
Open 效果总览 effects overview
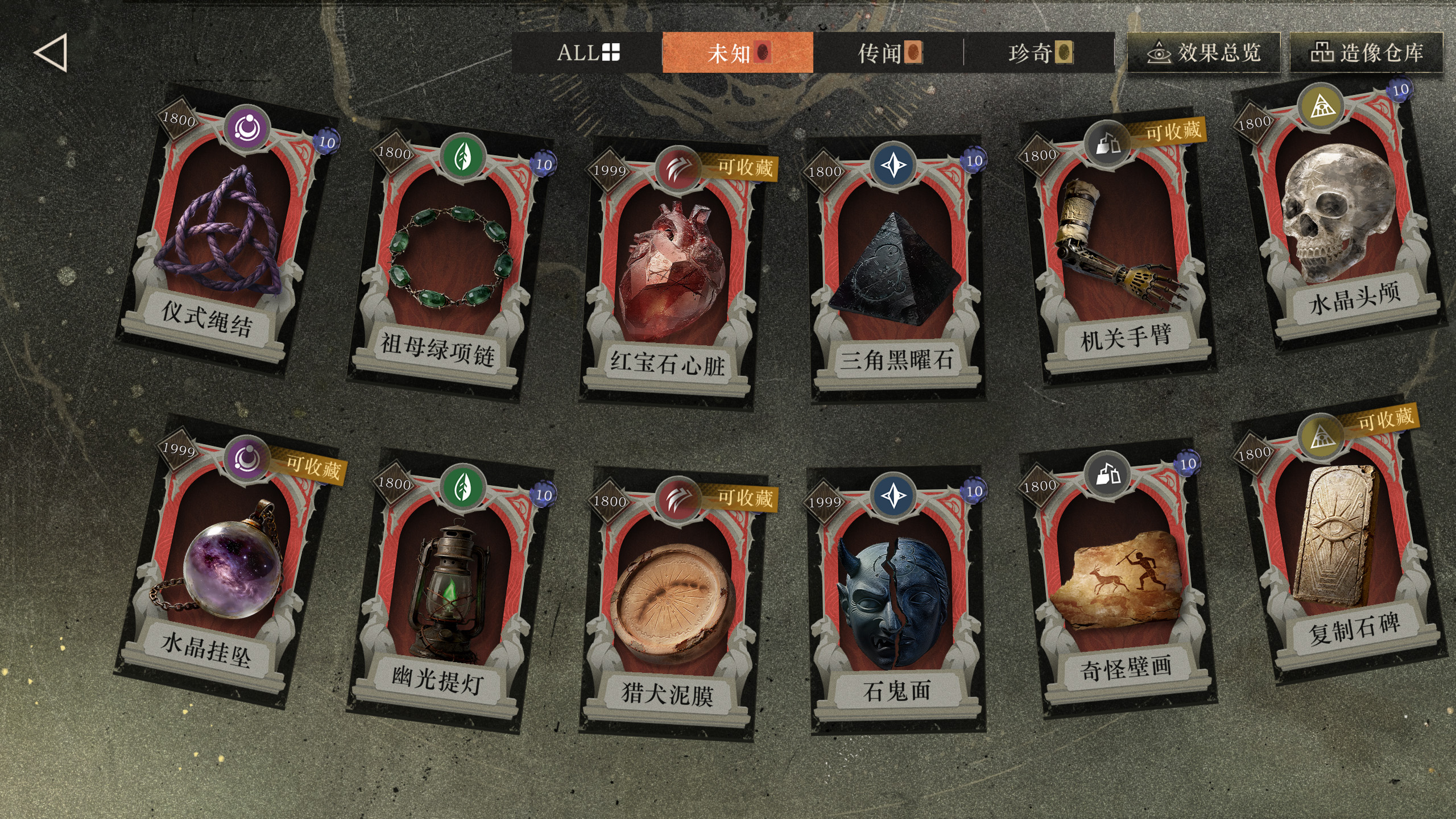[1203, 53]
